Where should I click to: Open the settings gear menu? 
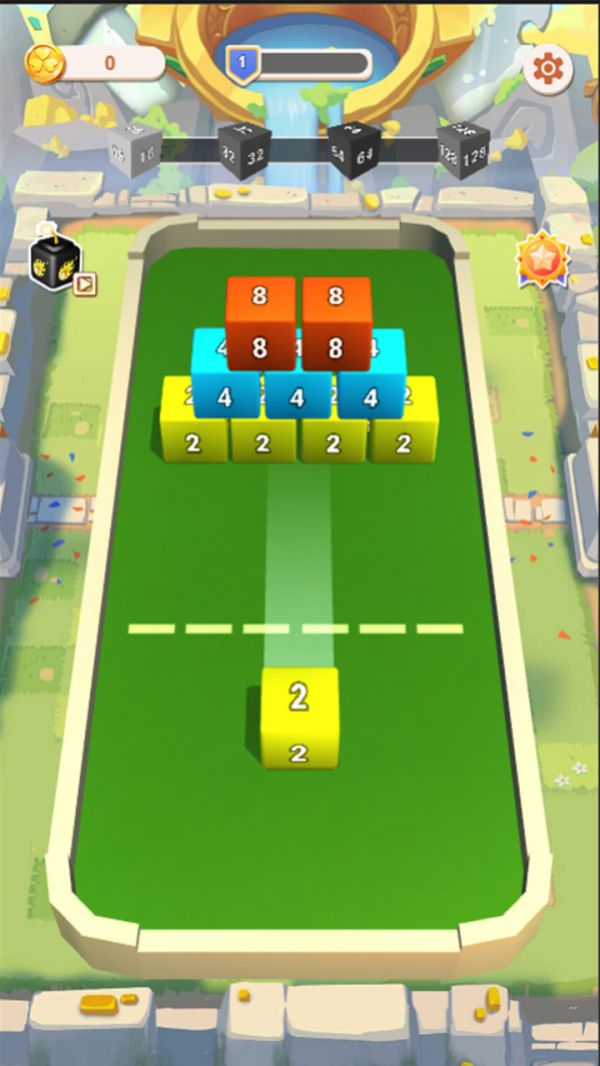(x=548, y=69)
